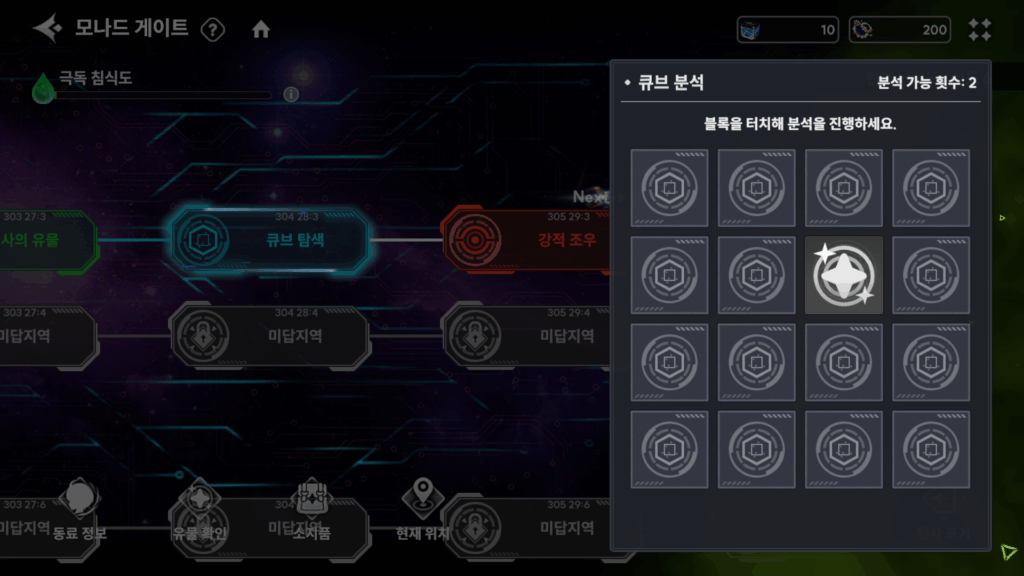Image resolution: width=1024 pixels, height=576 pixels.
Task: Return to the home screen icon
Action: [261, 30]
